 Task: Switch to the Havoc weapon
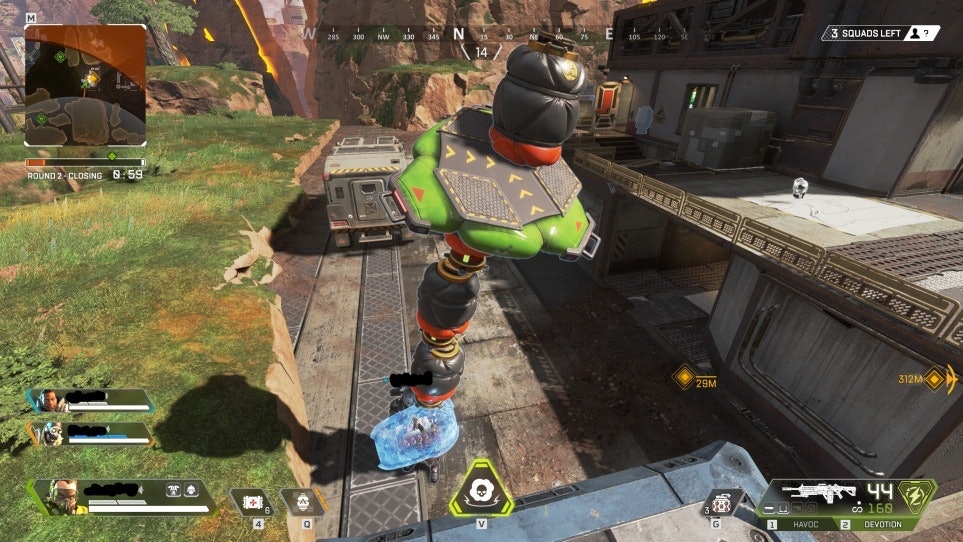pos(801,525)
